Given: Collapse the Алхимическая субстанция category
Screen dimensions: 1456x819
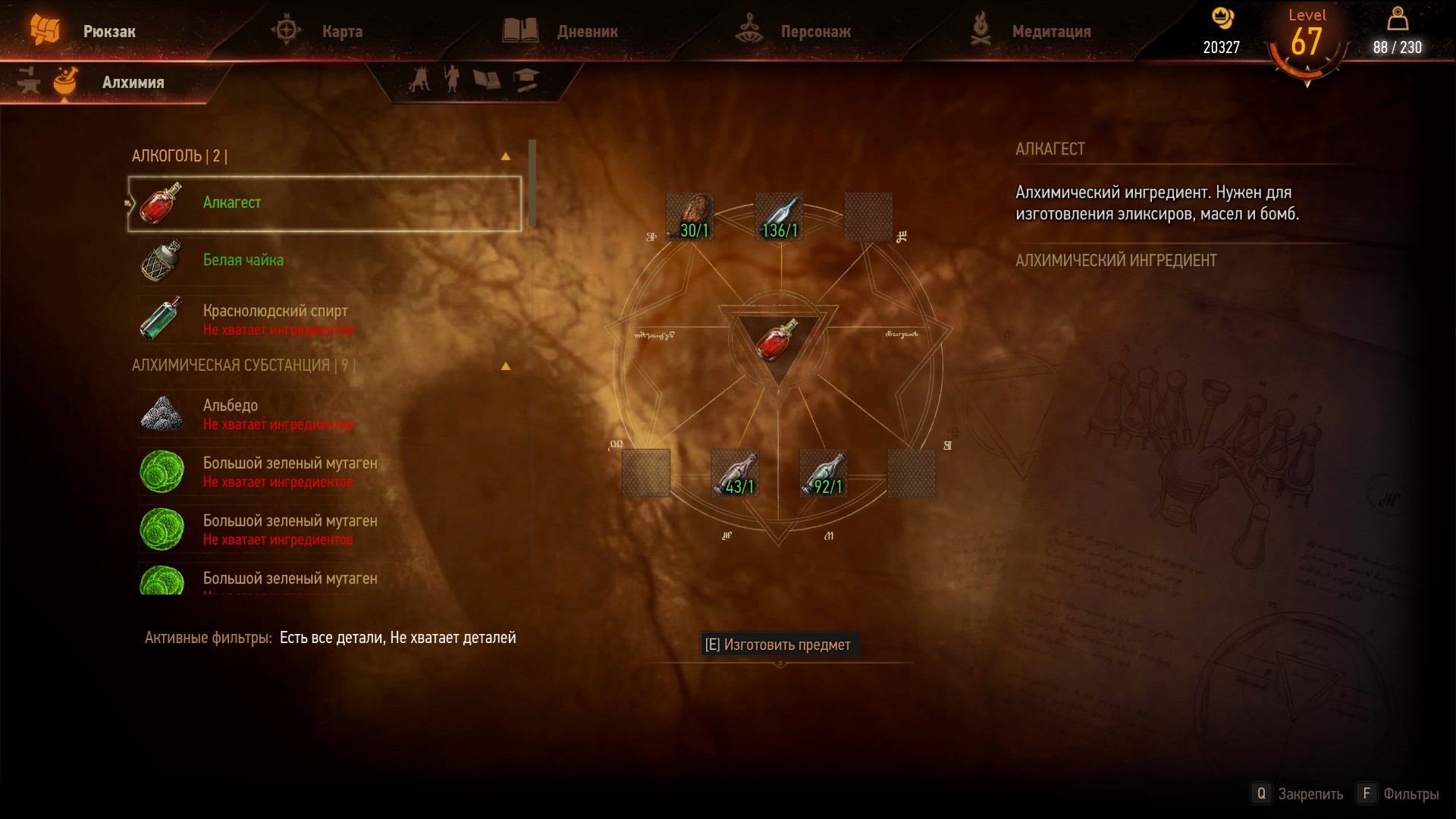Looking at the screenshot, I should pos(506,366).
